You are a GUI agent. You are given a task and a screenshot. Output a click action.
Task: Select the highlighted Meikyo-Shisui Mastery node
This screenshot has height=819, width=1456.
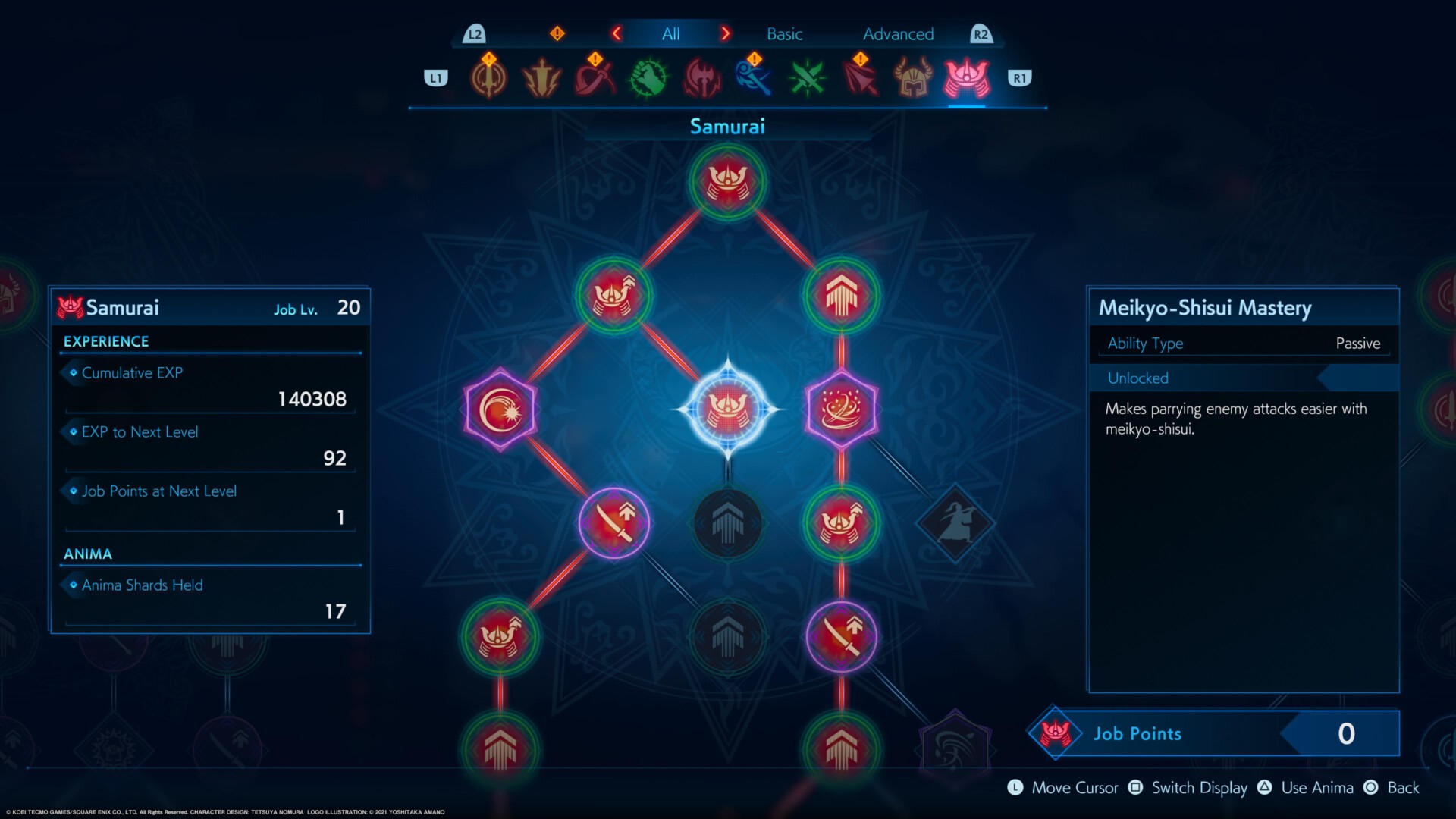pos(727,409)
